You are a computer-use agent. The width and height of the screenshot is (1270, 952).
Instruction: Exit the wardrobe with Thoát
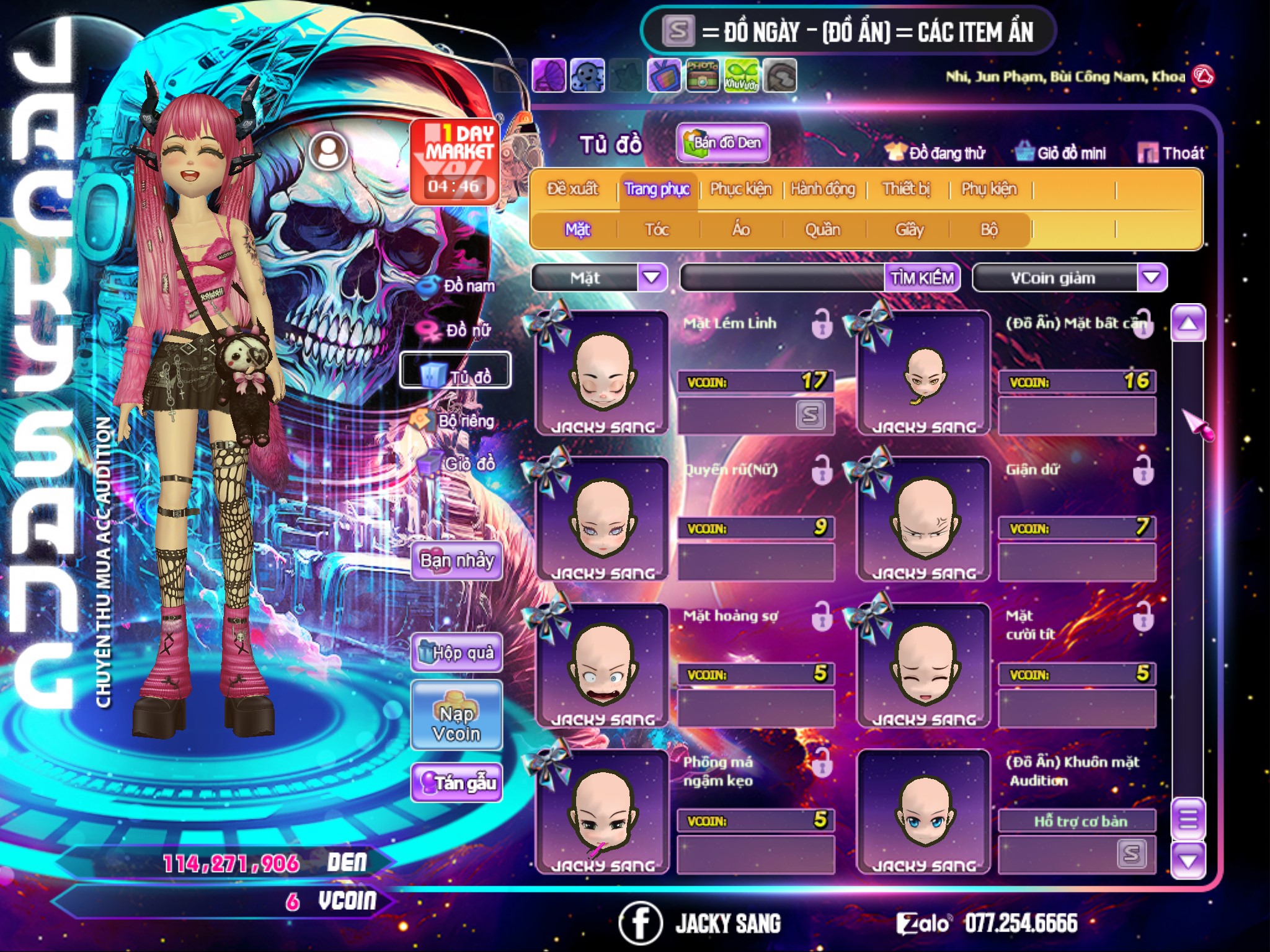(1171, 153)
